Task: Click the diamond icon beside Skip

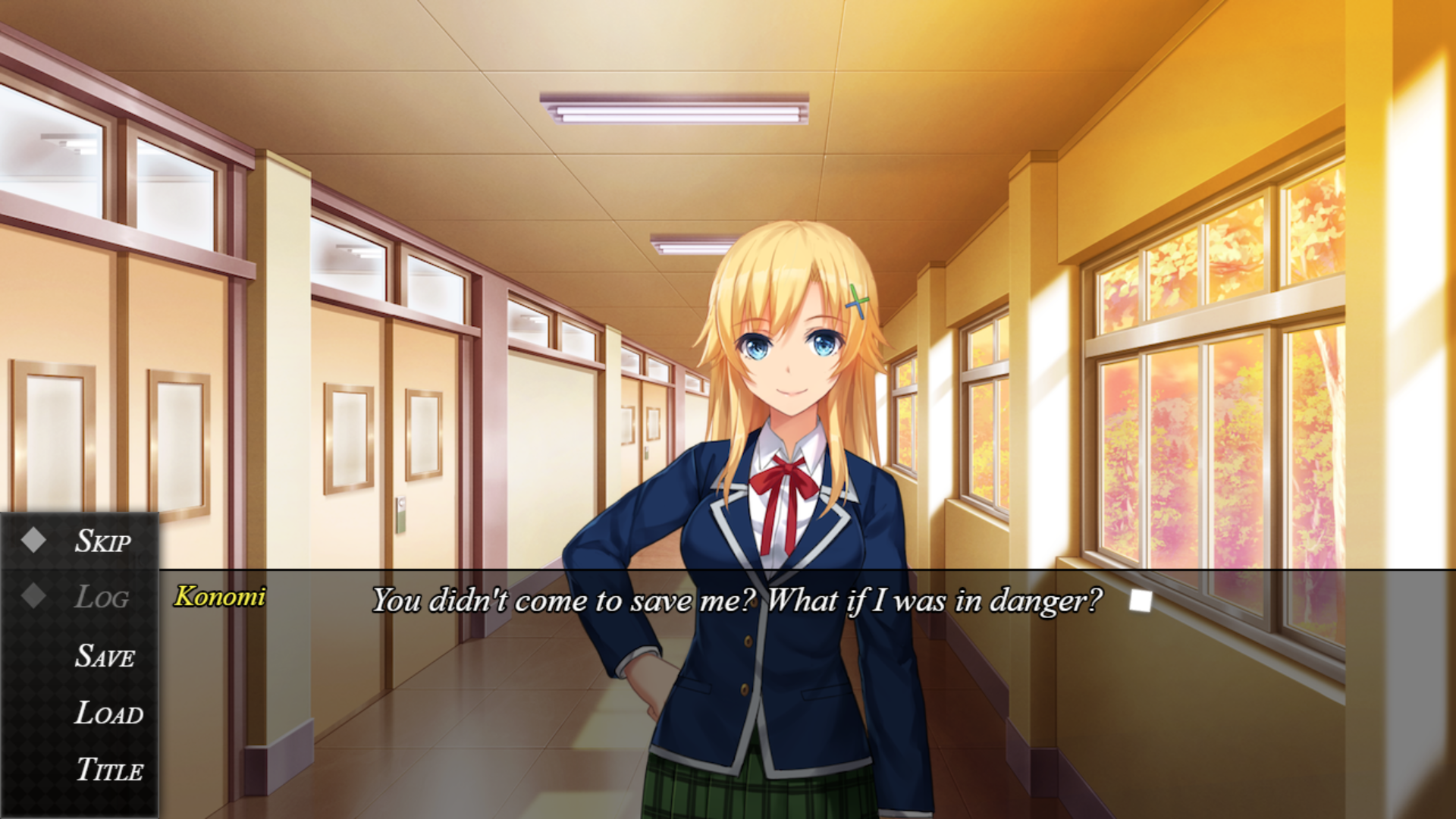Action: click(32, 540)
